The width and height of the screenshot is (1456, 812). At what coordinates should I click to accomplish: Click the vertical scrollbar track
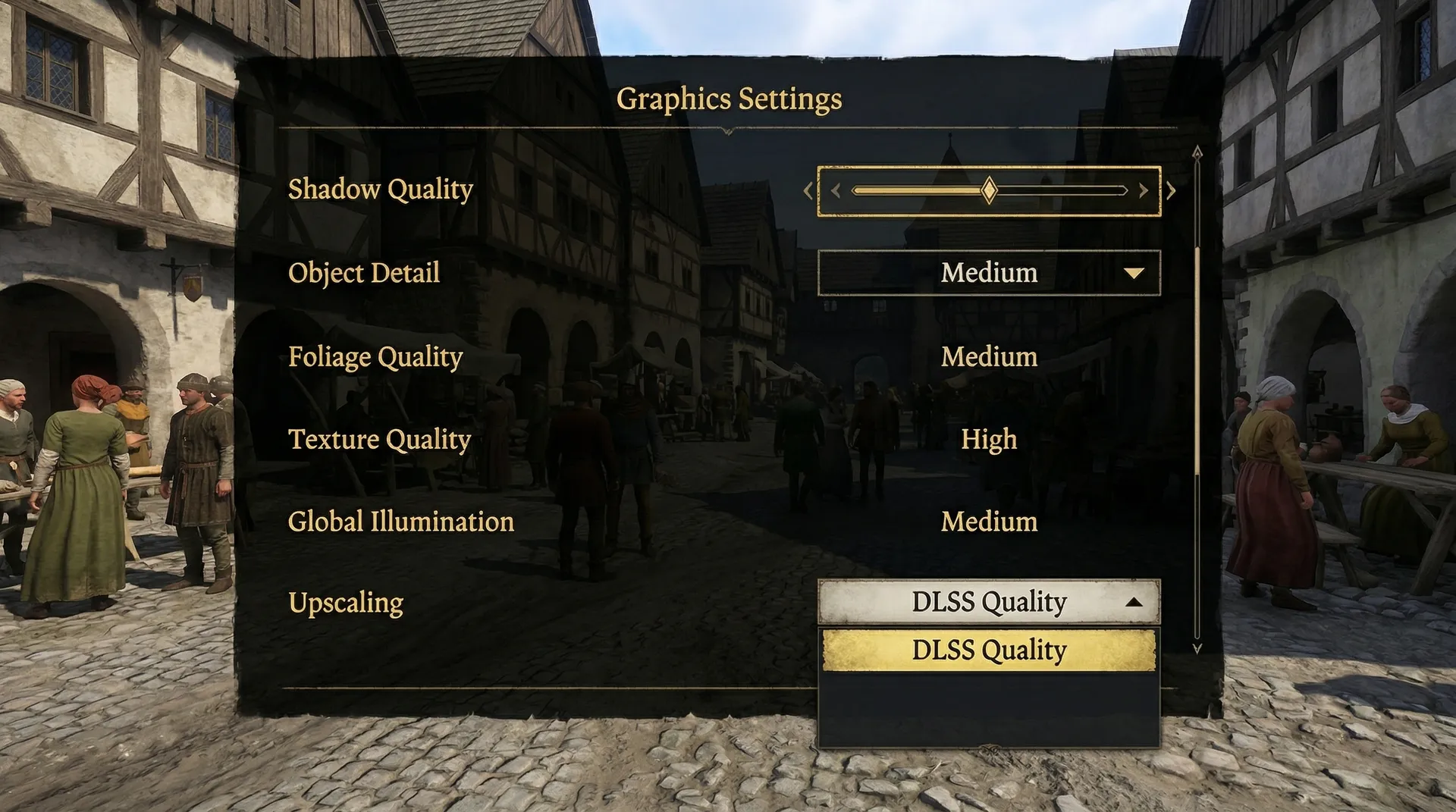coord(1197,402)
